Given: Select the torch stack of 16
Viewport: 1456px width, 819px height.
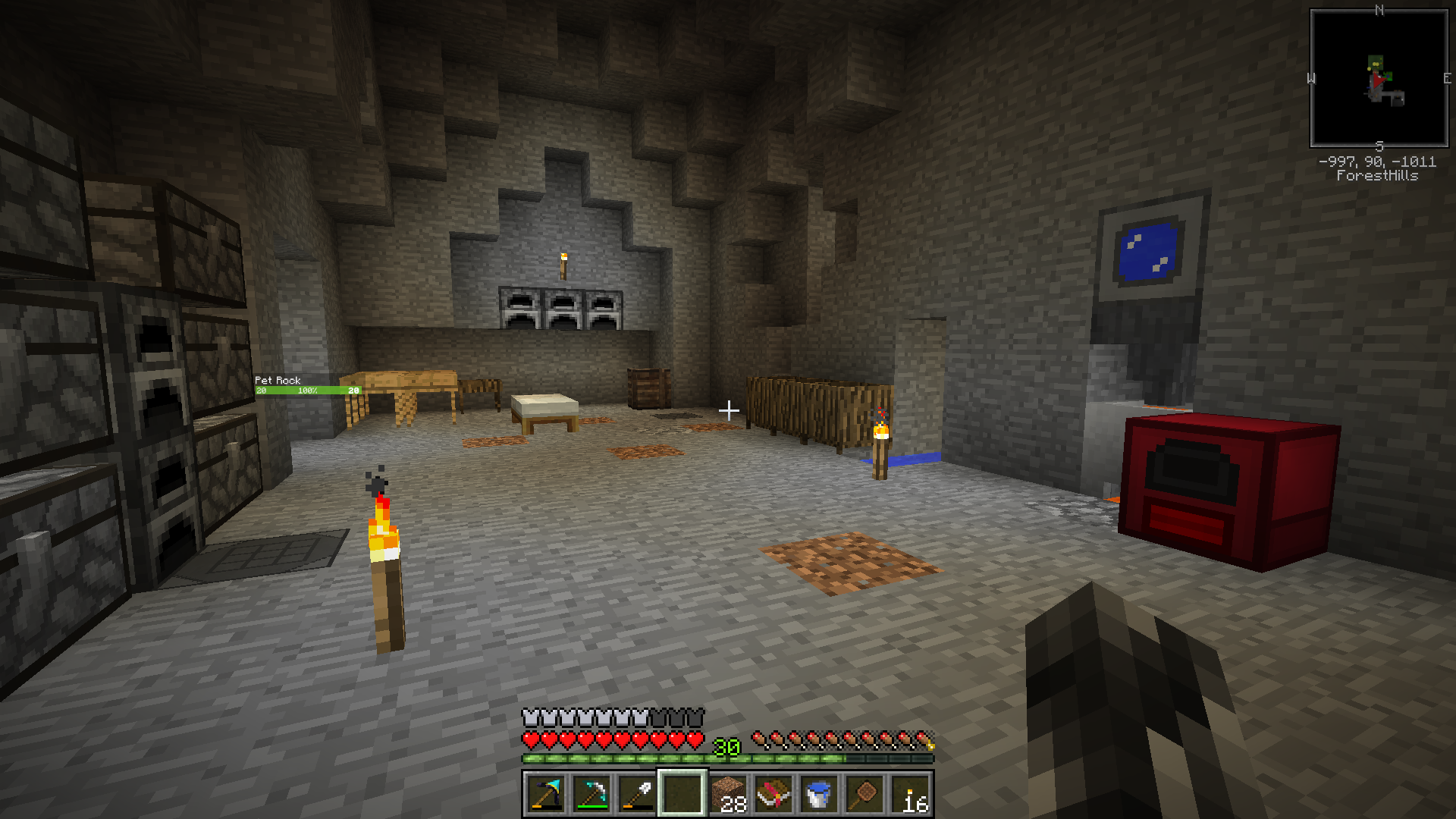Looking at the screenshot, I should point(910,794).
